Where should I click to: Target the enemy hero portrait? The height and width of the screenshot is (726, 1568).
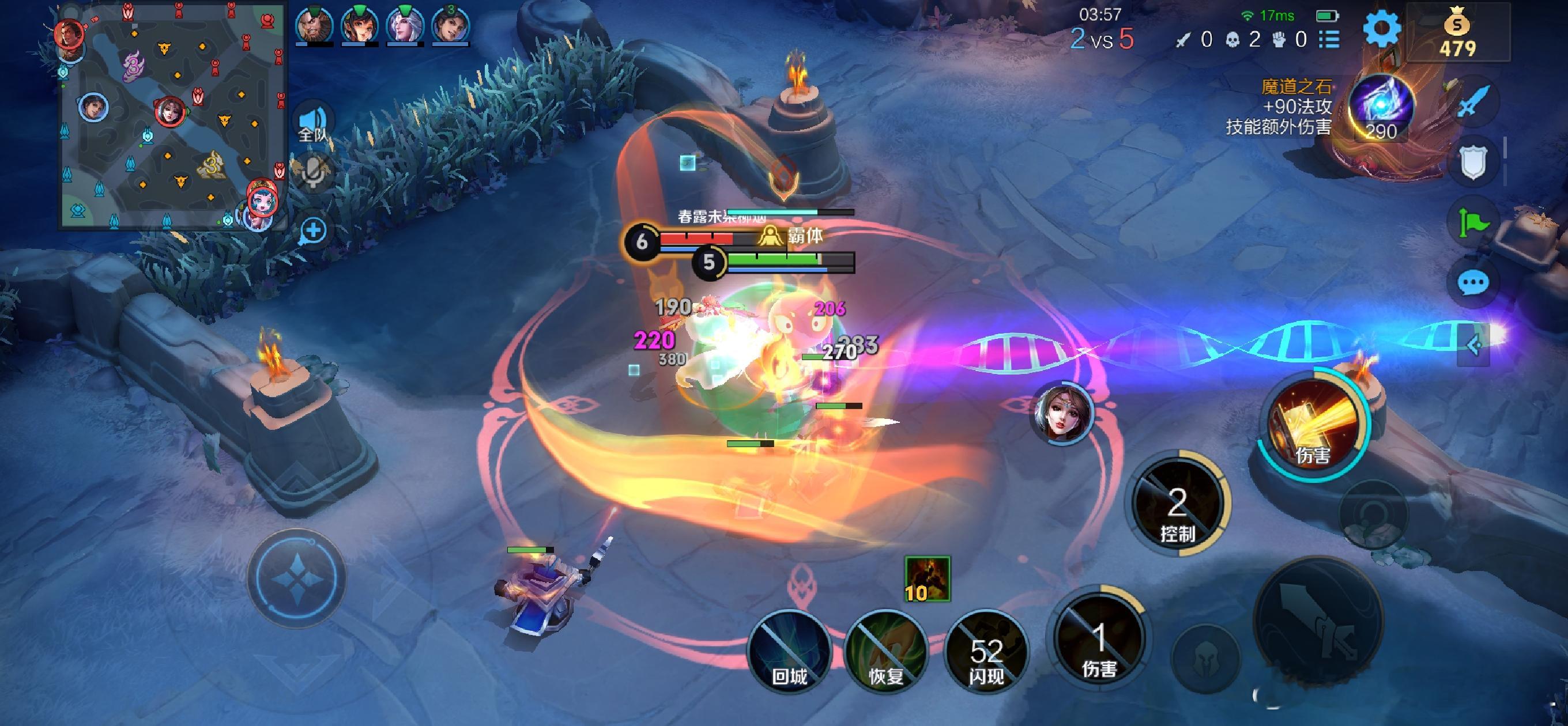click(x=1064, y=413)
